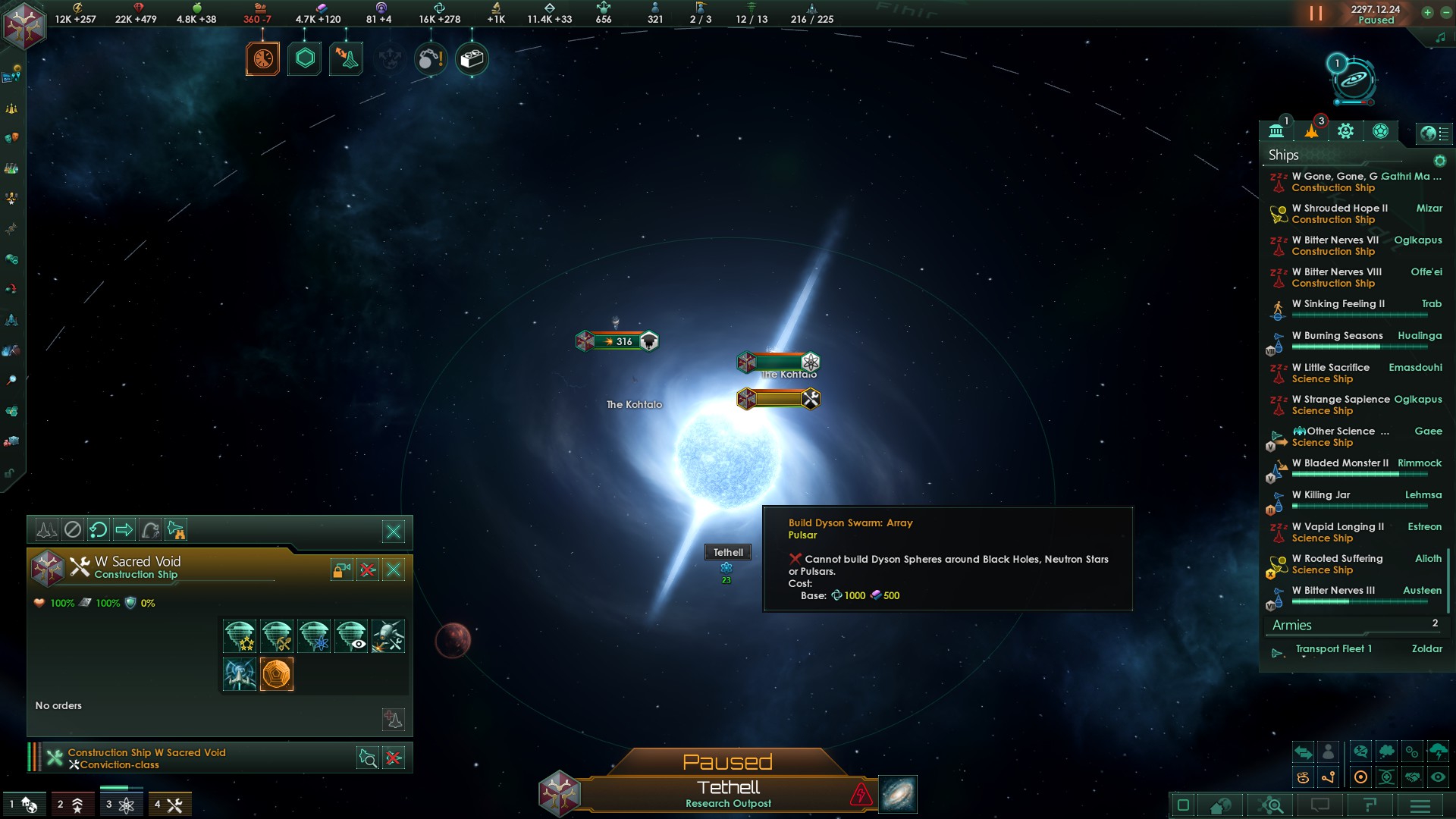Select control group 3 science ships

point(120,805)
